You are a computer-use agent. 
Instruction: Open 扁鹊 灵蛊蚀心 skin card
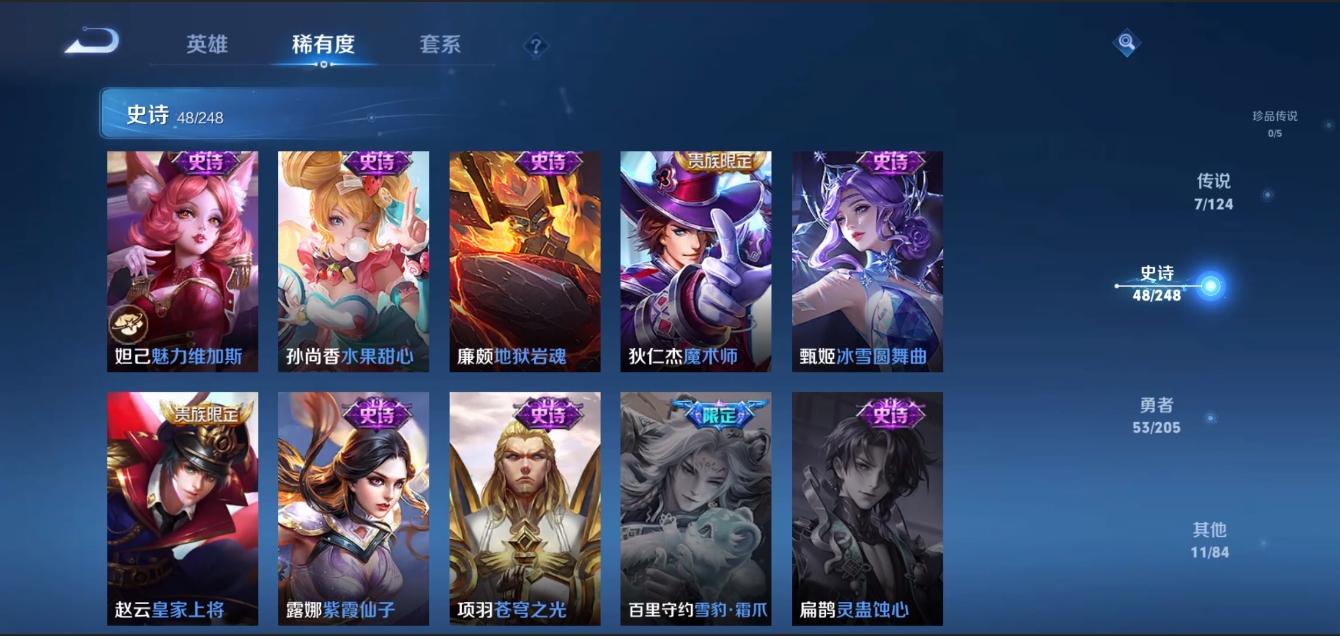coord(867,509)
